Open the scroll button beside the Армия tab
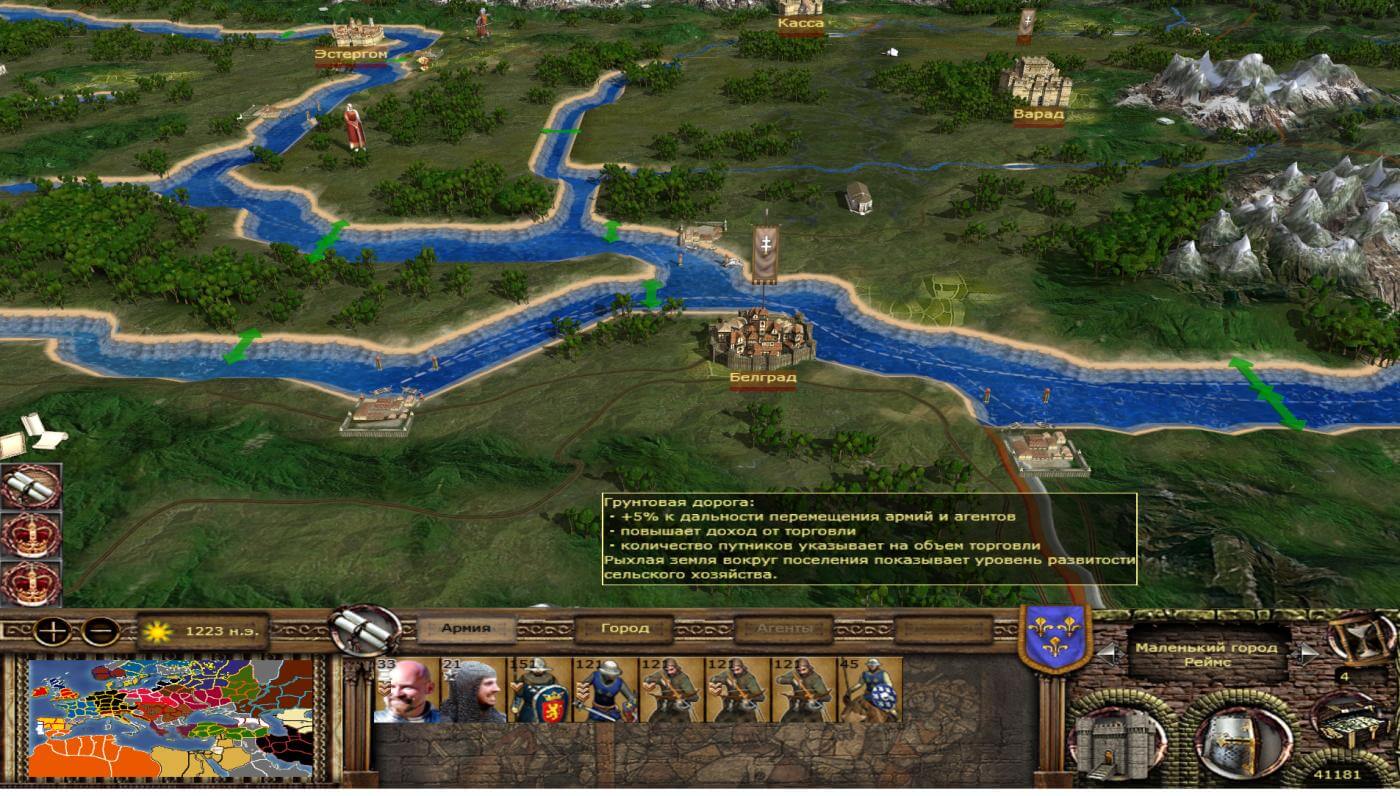1400x796 pixels. (x=365, y=629)
